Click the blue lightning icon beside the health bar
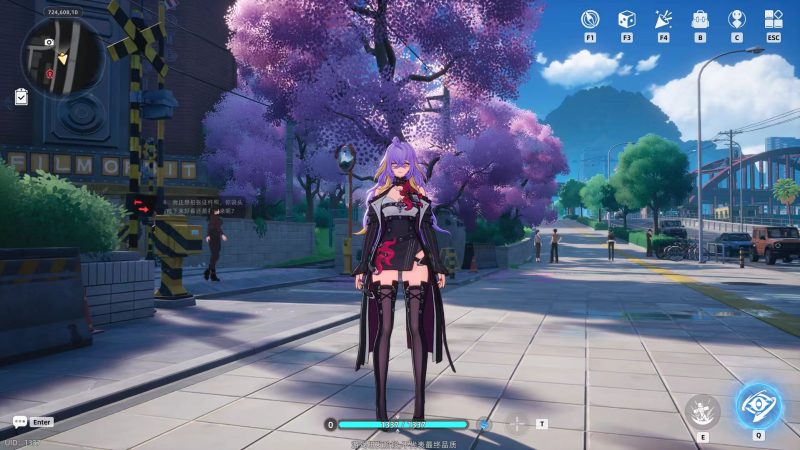800x450 pixels. [x=484, y=424]
